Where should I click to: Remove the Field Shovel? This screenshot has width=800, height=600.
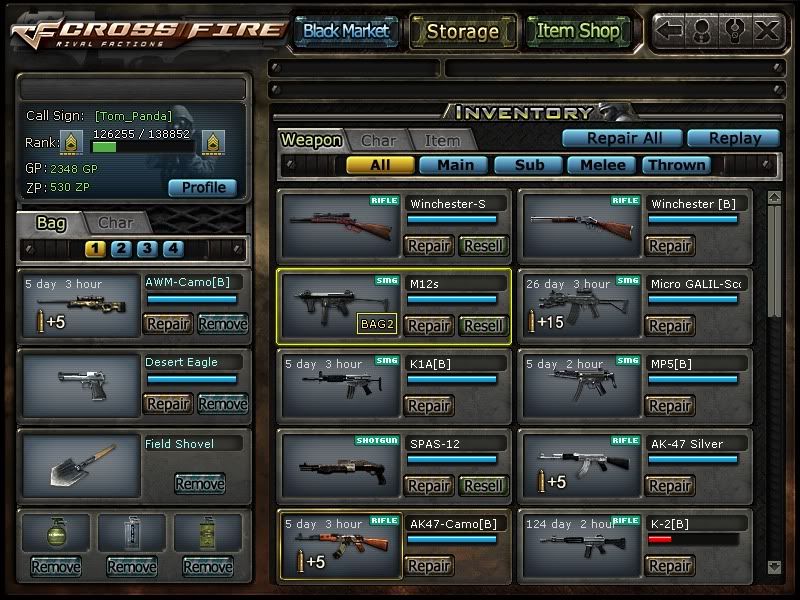point(199,484)
